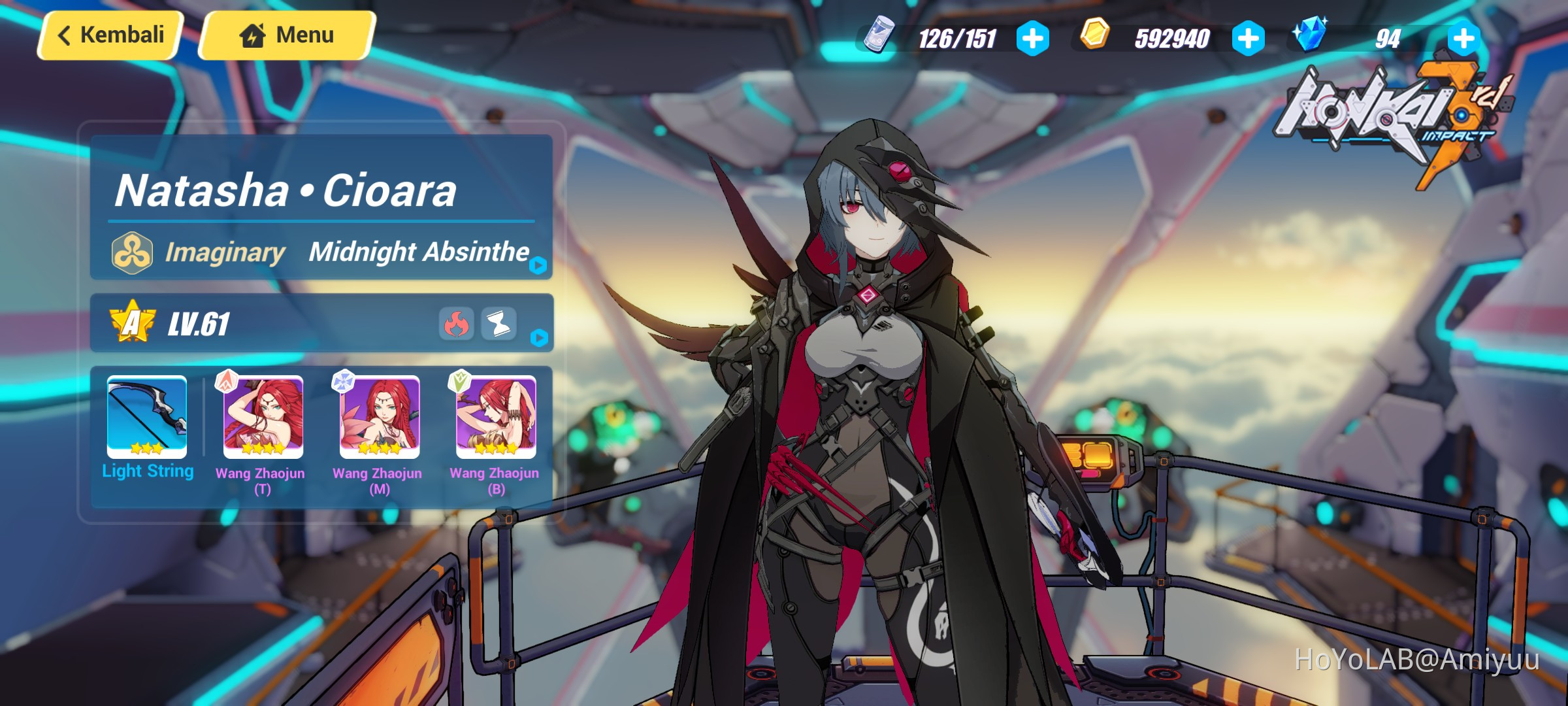Click the stamina battery icon
The height and width of the screenshot is (706, 1568).
[880, 38]
